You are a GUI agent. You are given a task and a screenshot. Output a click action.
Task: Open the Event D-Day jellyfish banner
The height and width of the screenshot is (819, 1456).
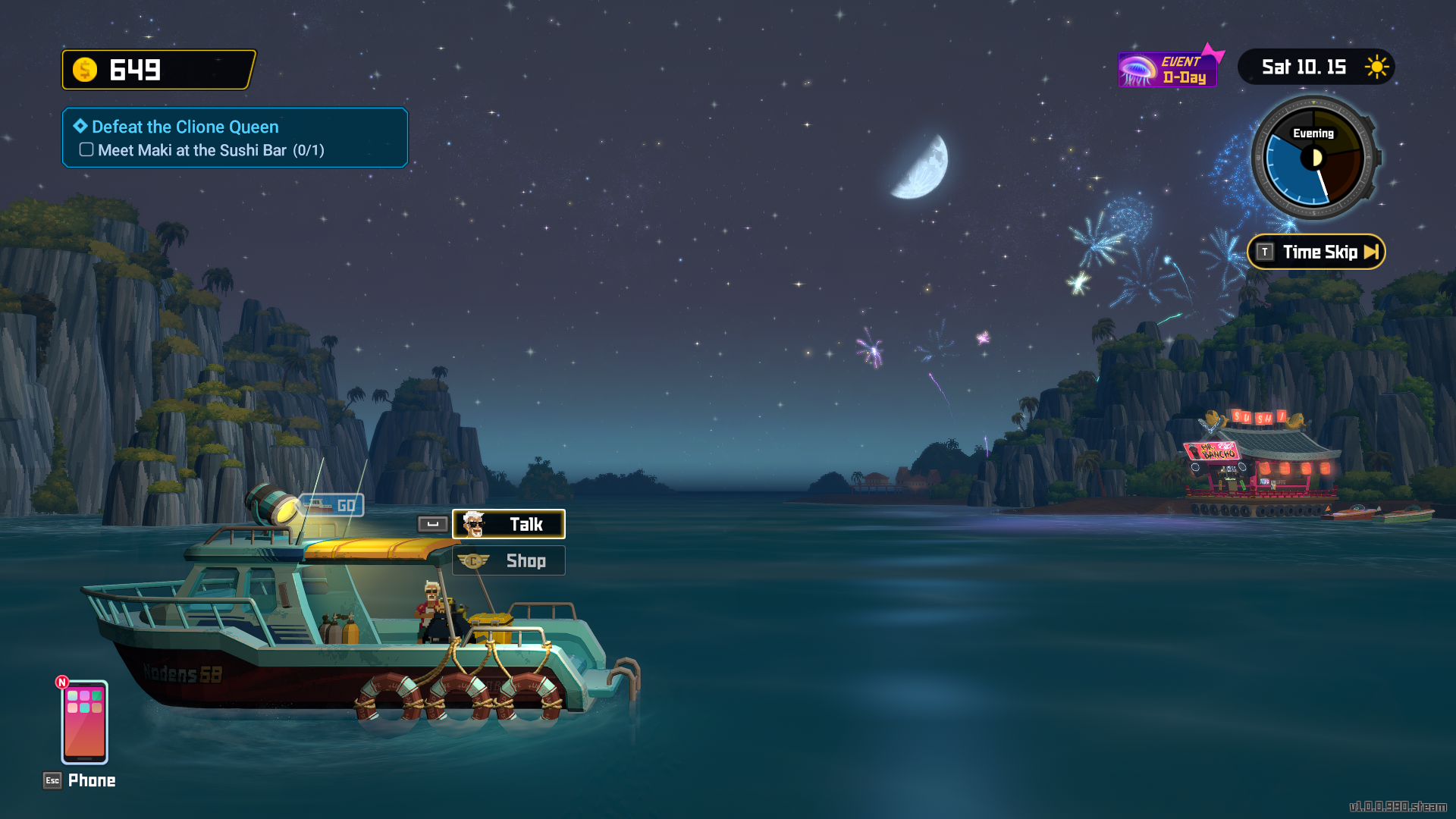coord(1168,70)
